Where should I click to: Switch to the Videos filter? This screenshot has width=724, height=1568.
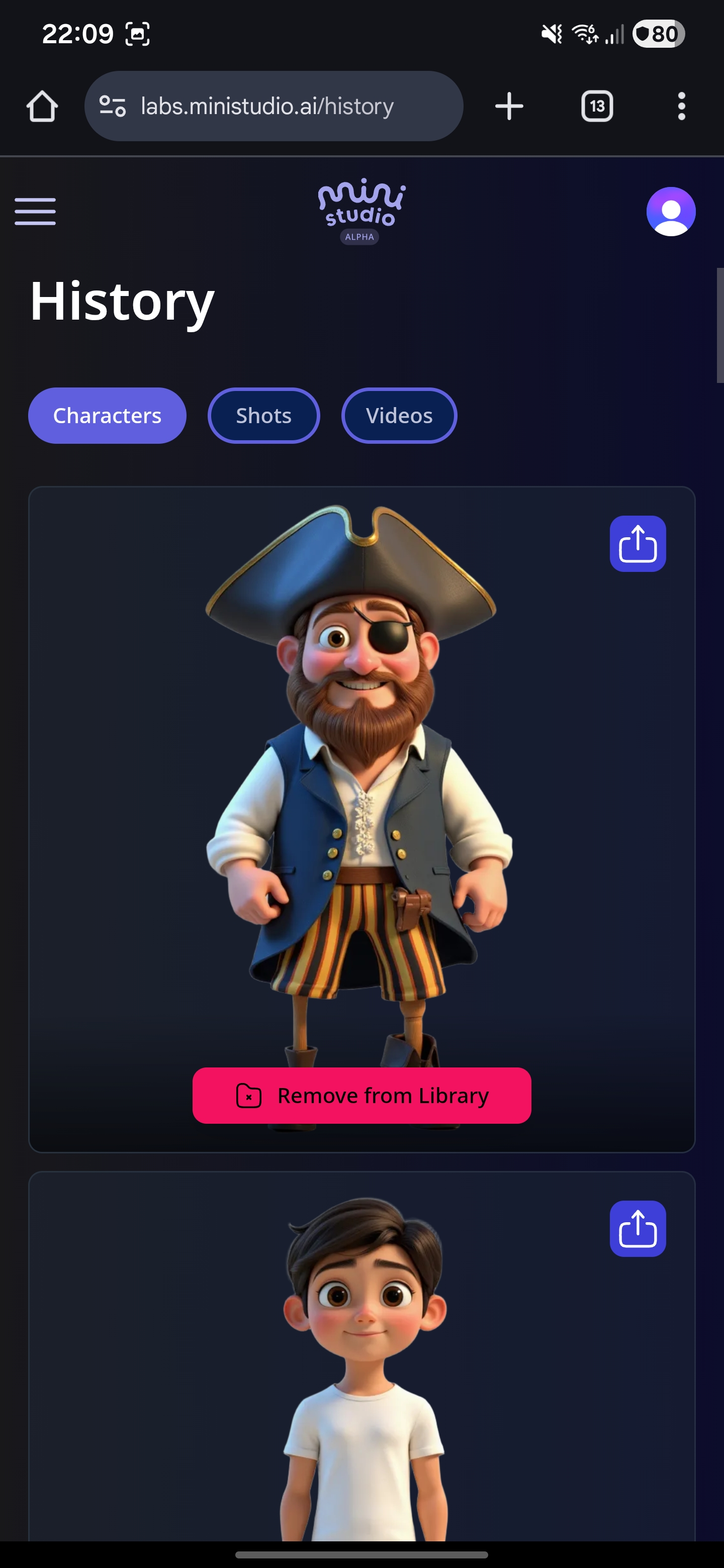[399, 415]
